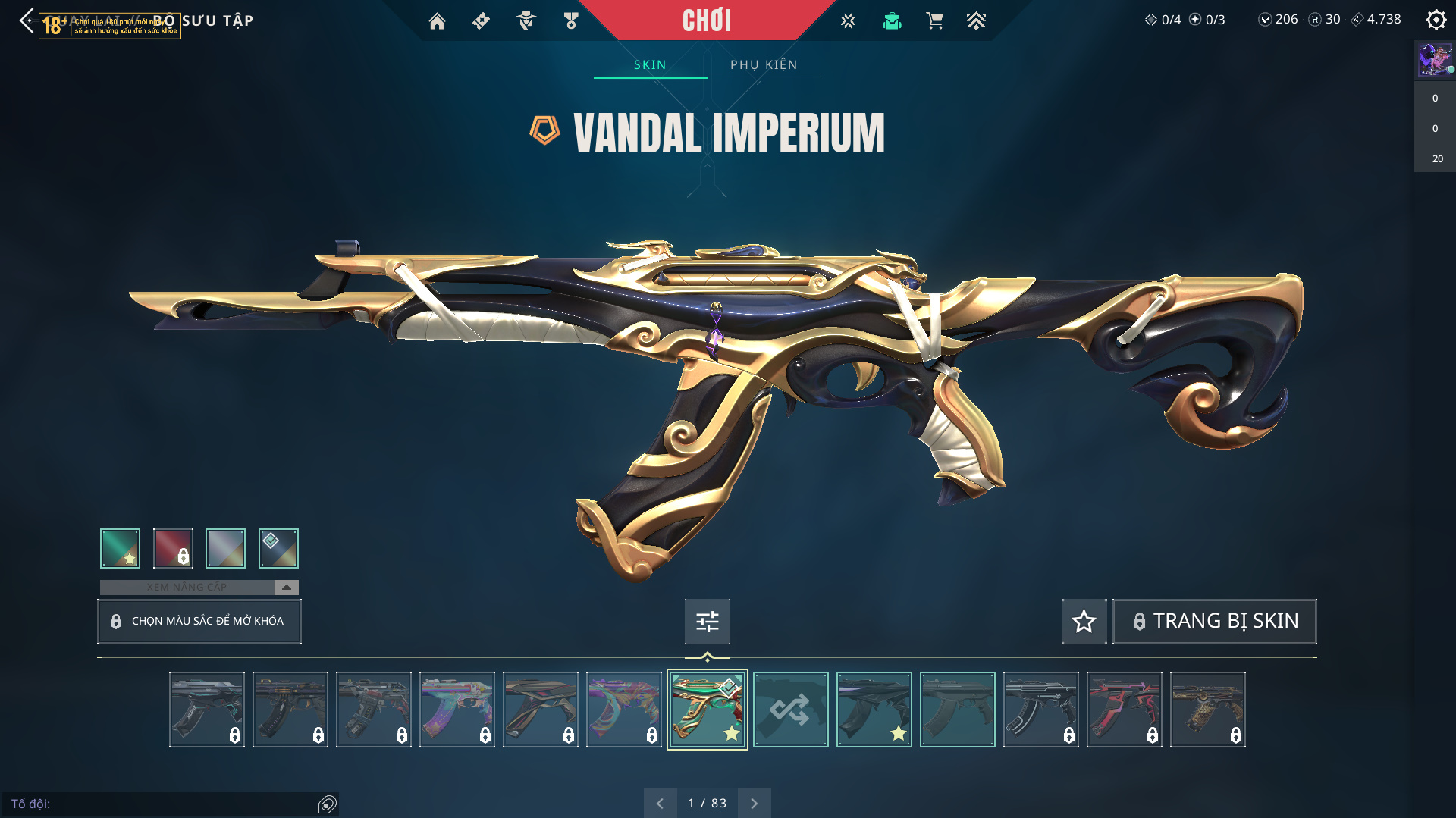Click the Tổ đội party chat field
Viewport: 1456px width, 818px height.
[163, 804]
